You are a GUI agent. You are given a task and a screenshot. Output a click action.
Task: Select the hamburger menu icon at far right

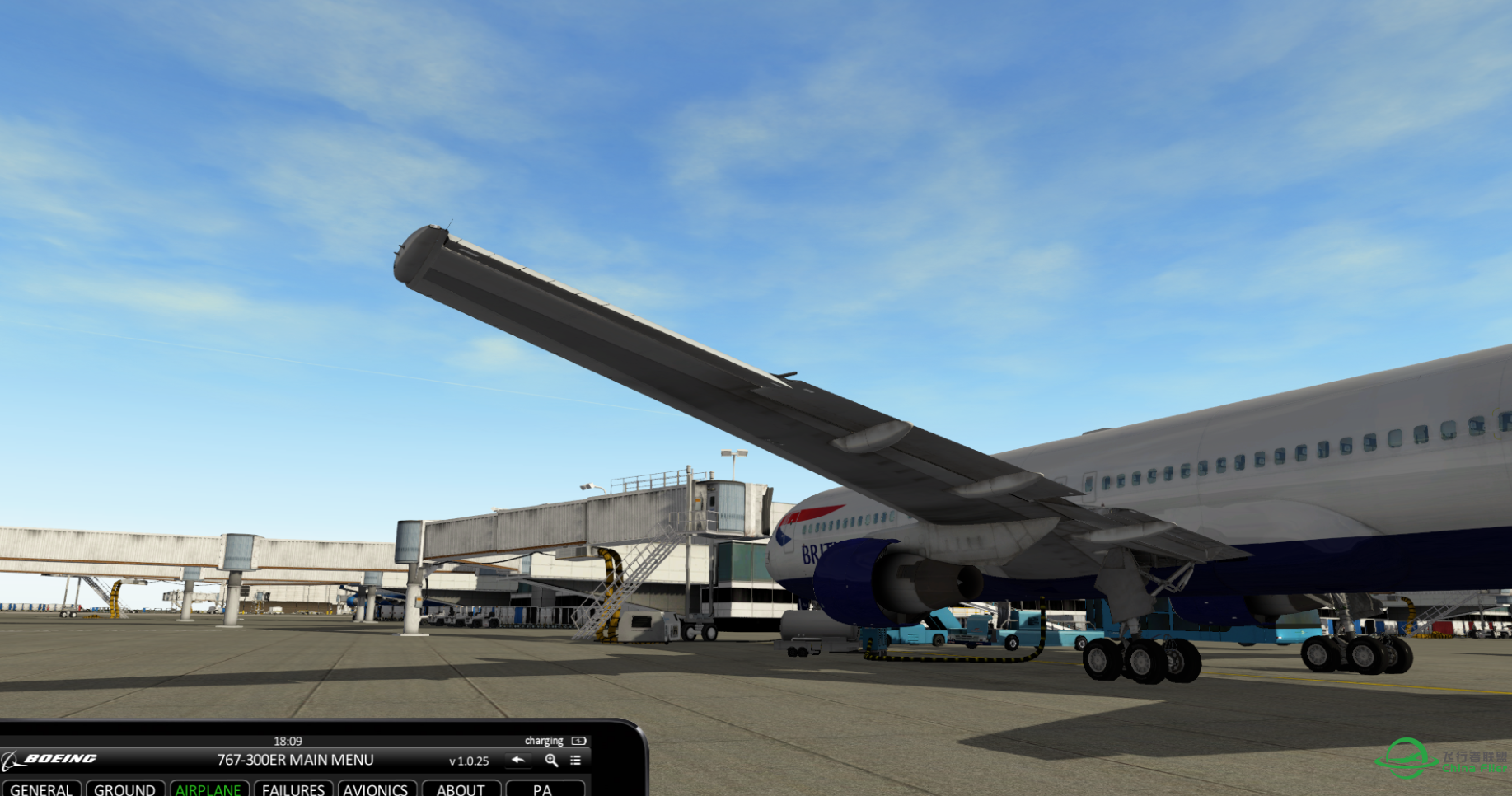575,760
